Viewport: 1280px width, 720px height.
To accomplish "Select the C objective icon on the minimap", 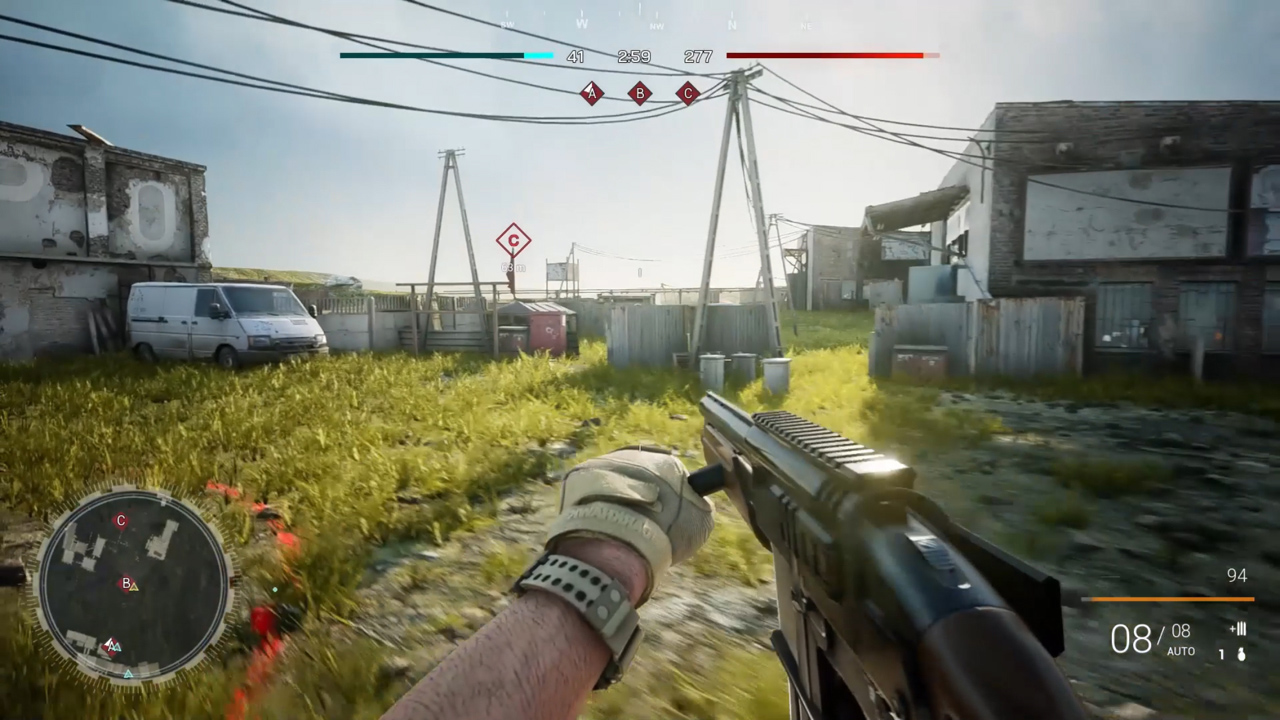I will point(121,521).
